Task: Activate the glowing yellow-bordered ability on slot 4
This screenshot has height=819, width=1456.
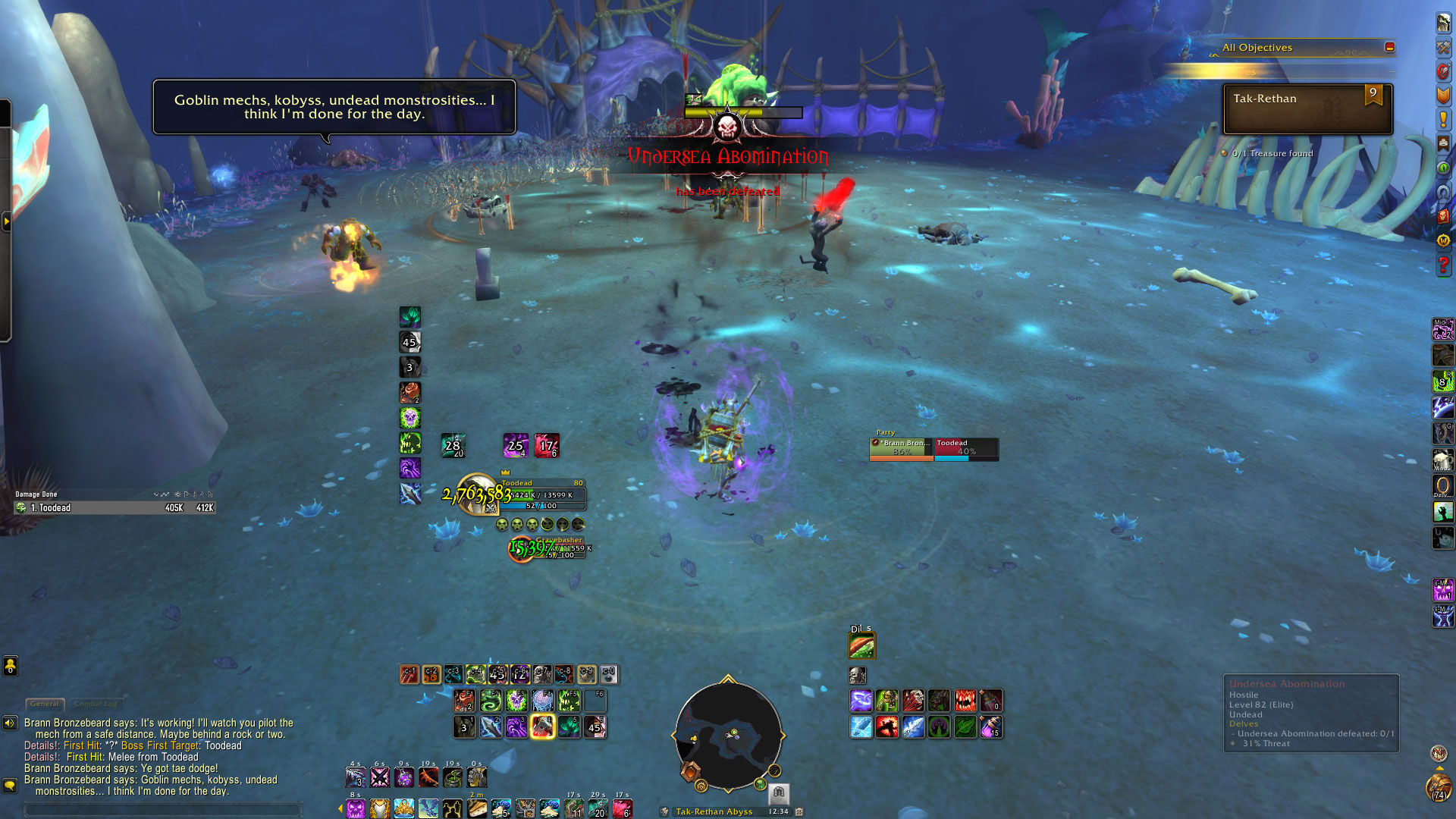Action: tap(542, 726)
